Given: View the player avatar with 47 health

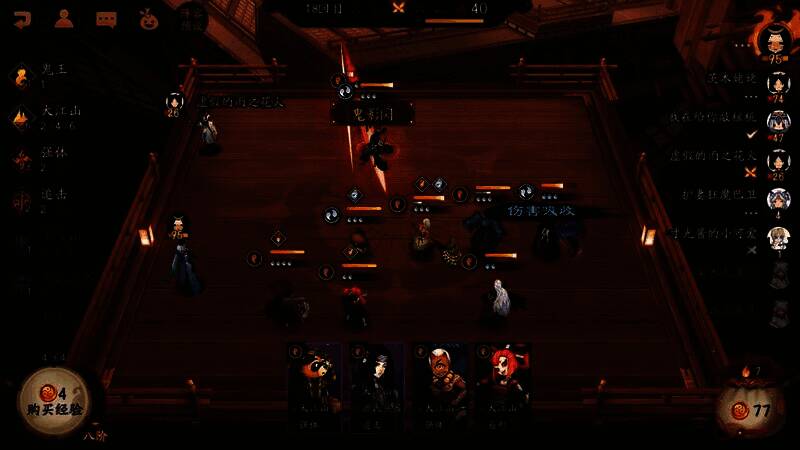Looking at the screenshot, I should (778, 123).
